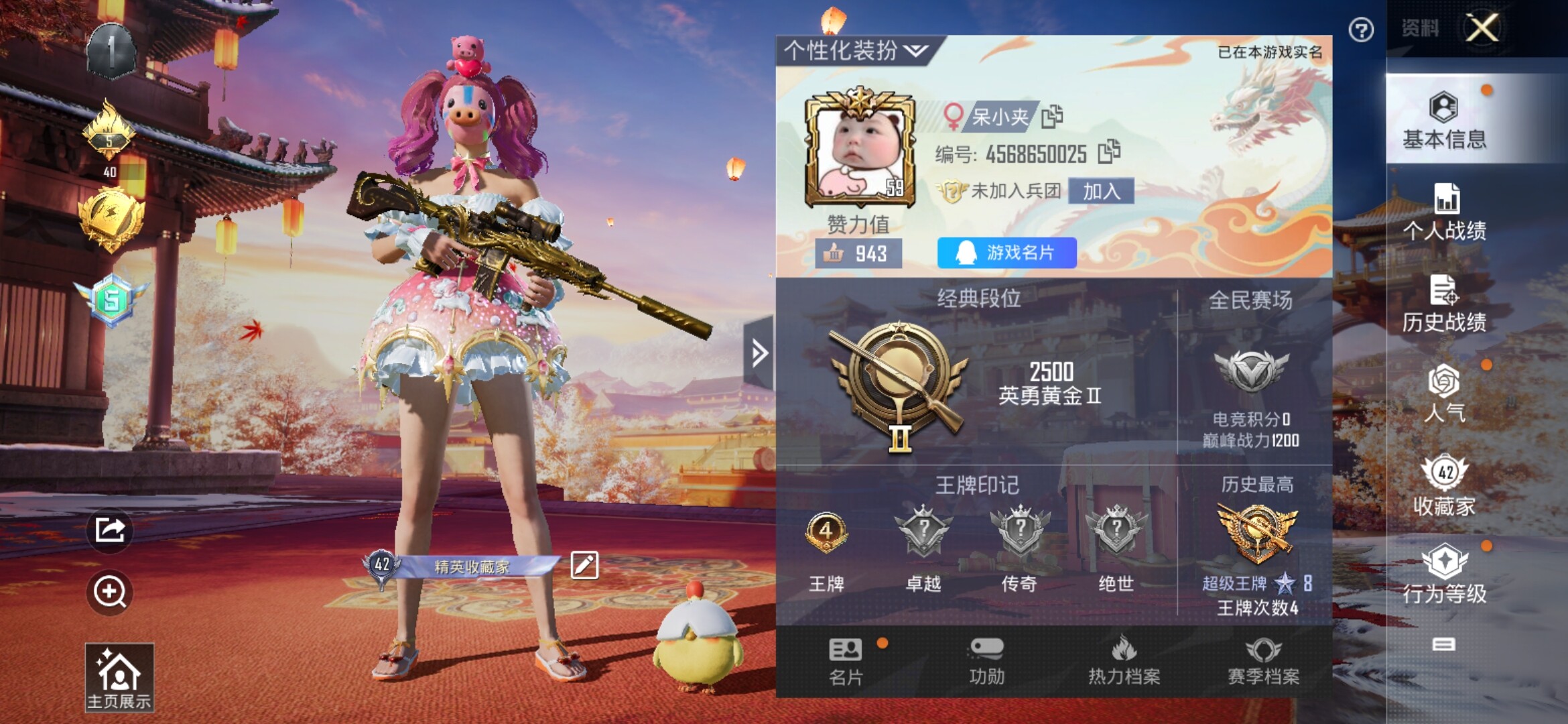This screenshot has width=1568, height=724.
Task: Like the player via the 943 thumbs-up
Action: tap(858, 253)
